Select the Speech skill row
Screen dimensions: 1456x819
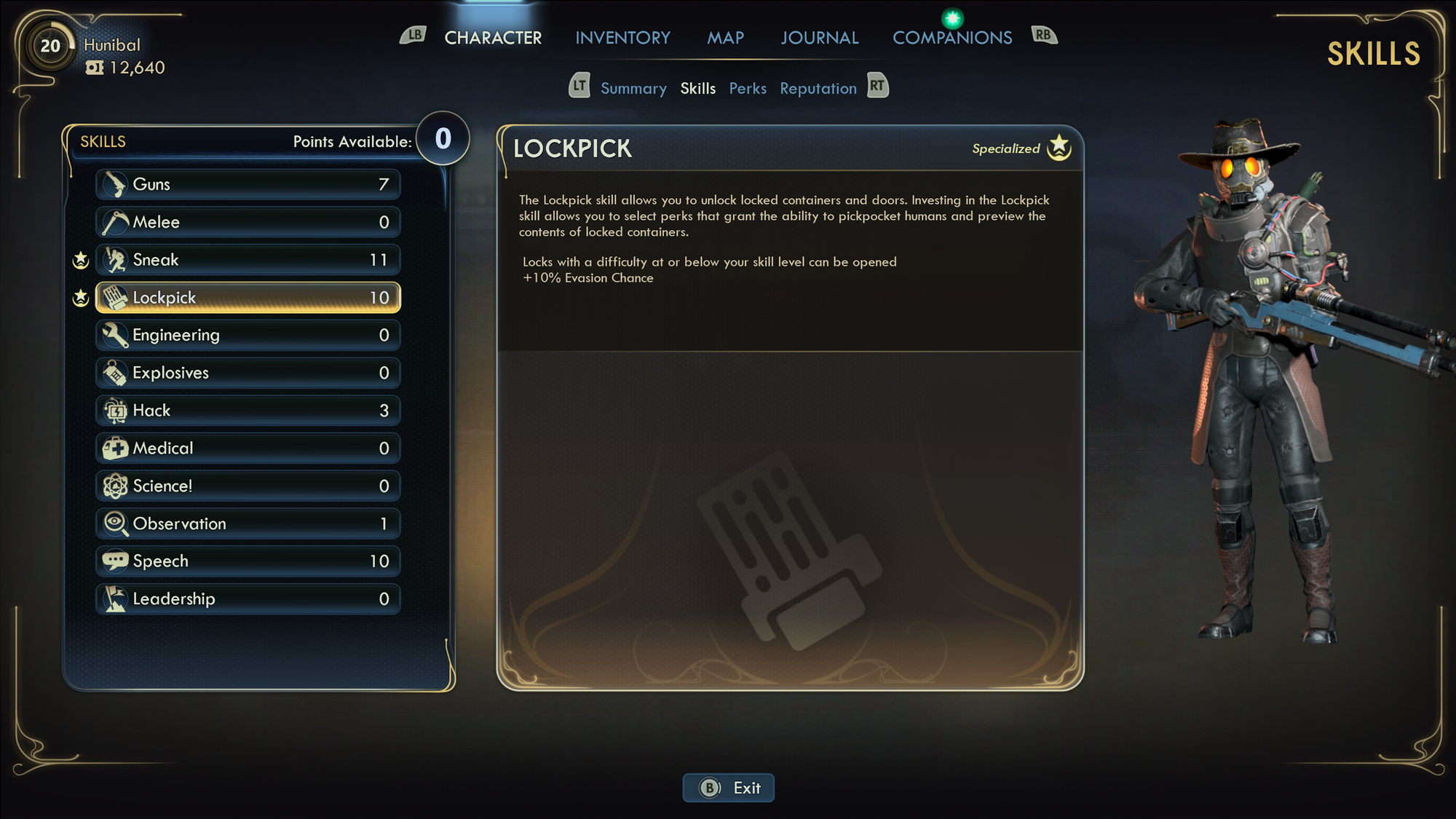click(248, 561)
